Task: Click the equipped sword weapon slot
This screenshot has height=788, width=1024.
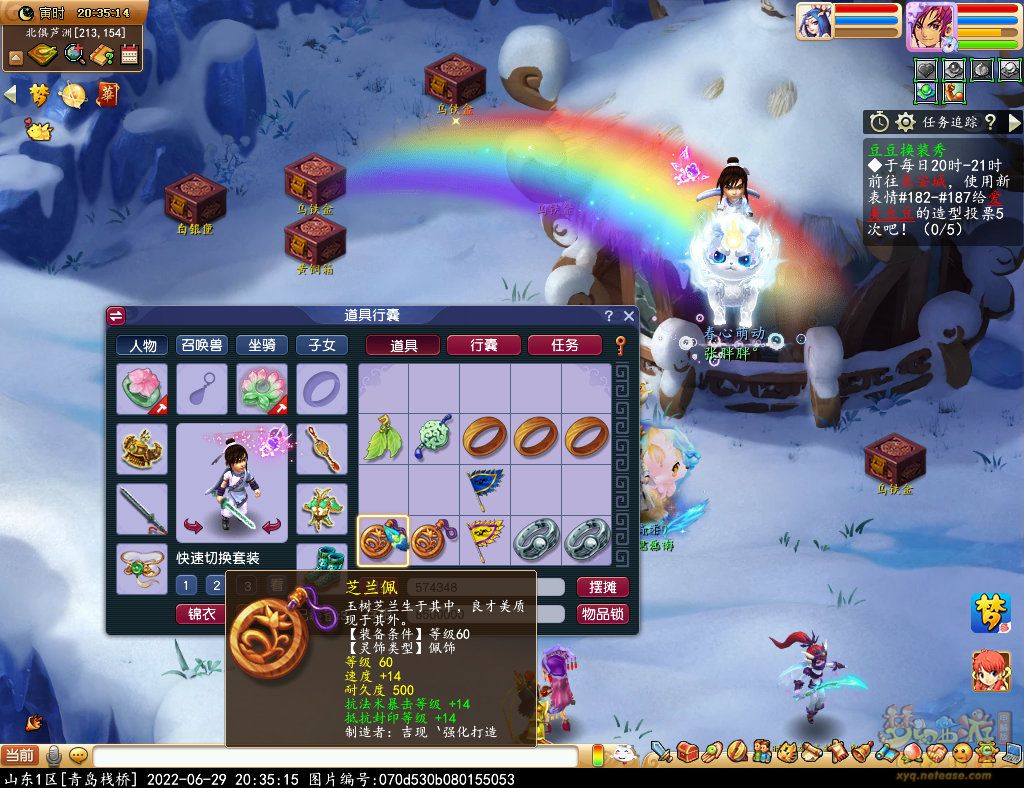Action: point(142,509)
